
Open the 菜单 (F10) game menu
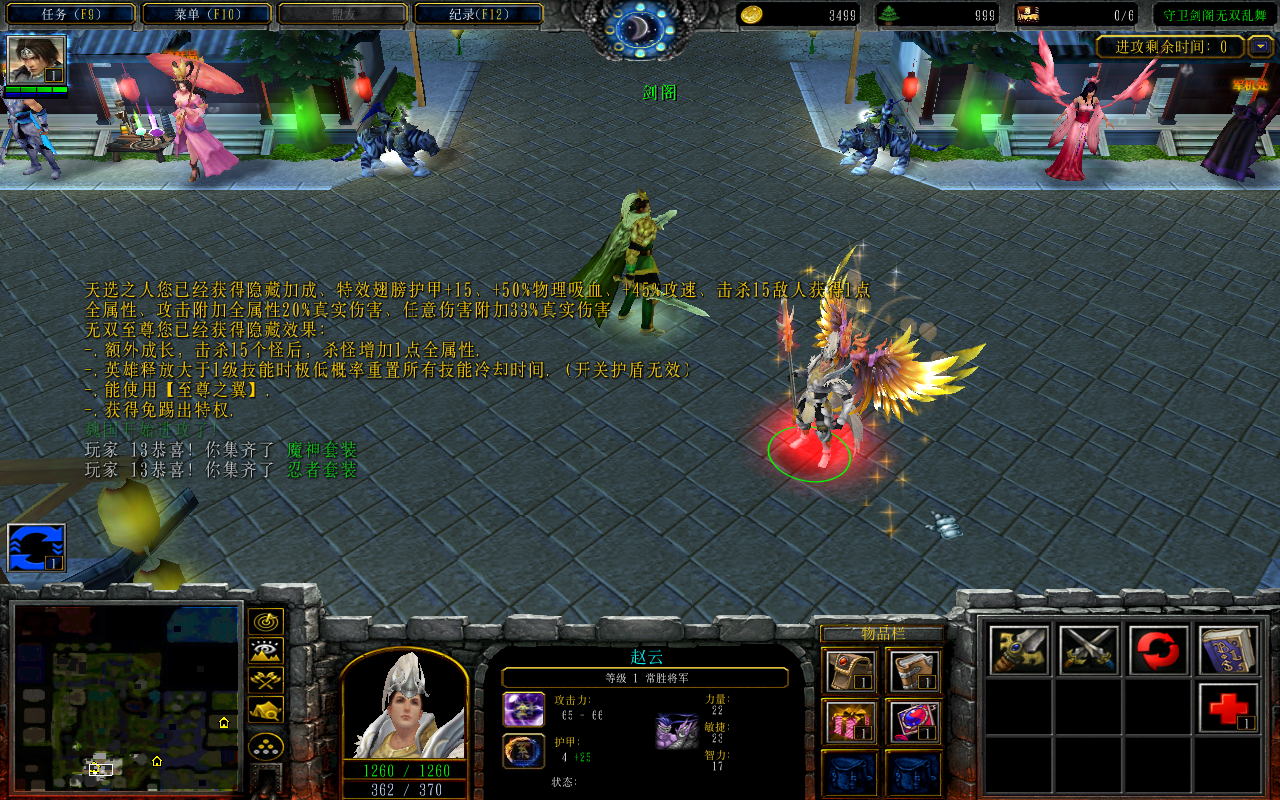[207, 15]
